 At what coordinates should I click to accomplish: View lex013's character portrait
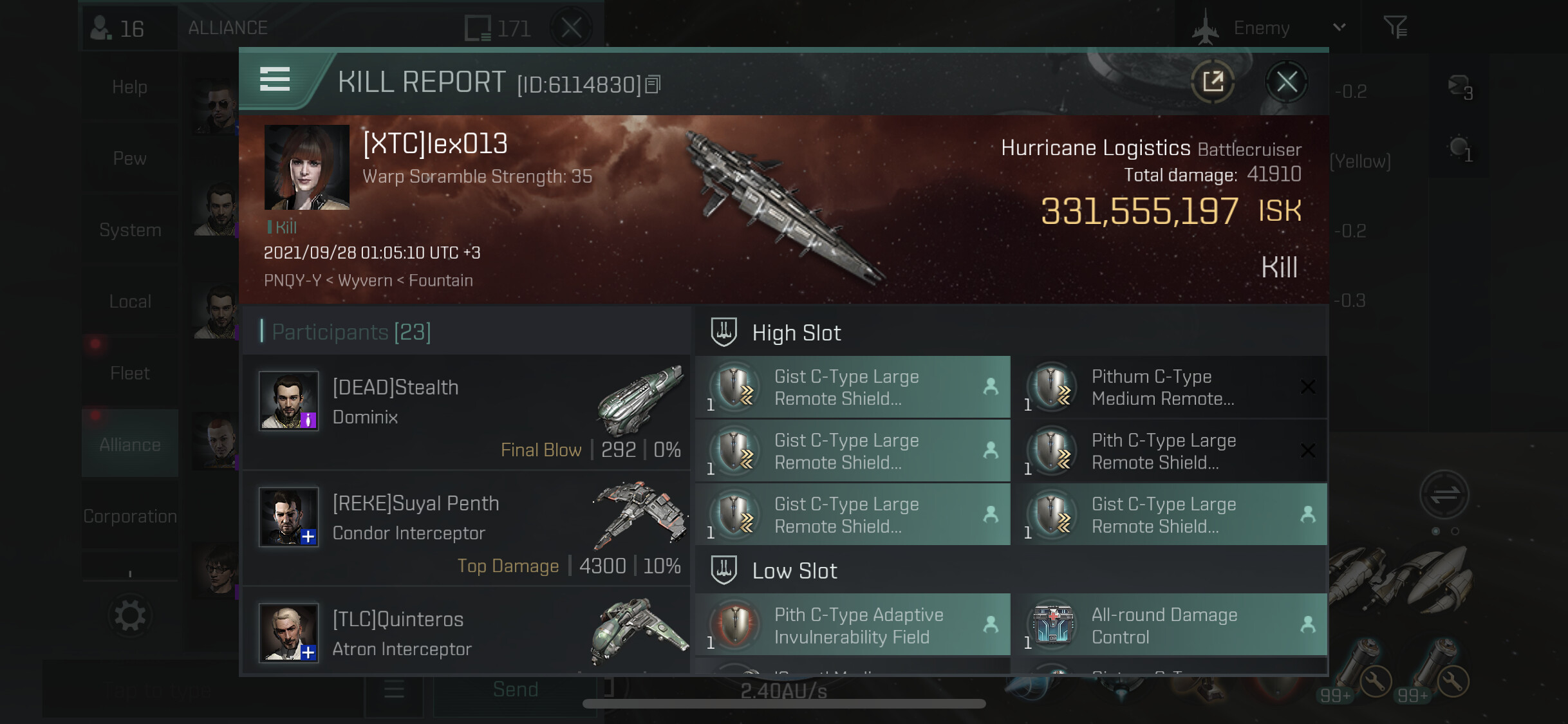point(307,167)
